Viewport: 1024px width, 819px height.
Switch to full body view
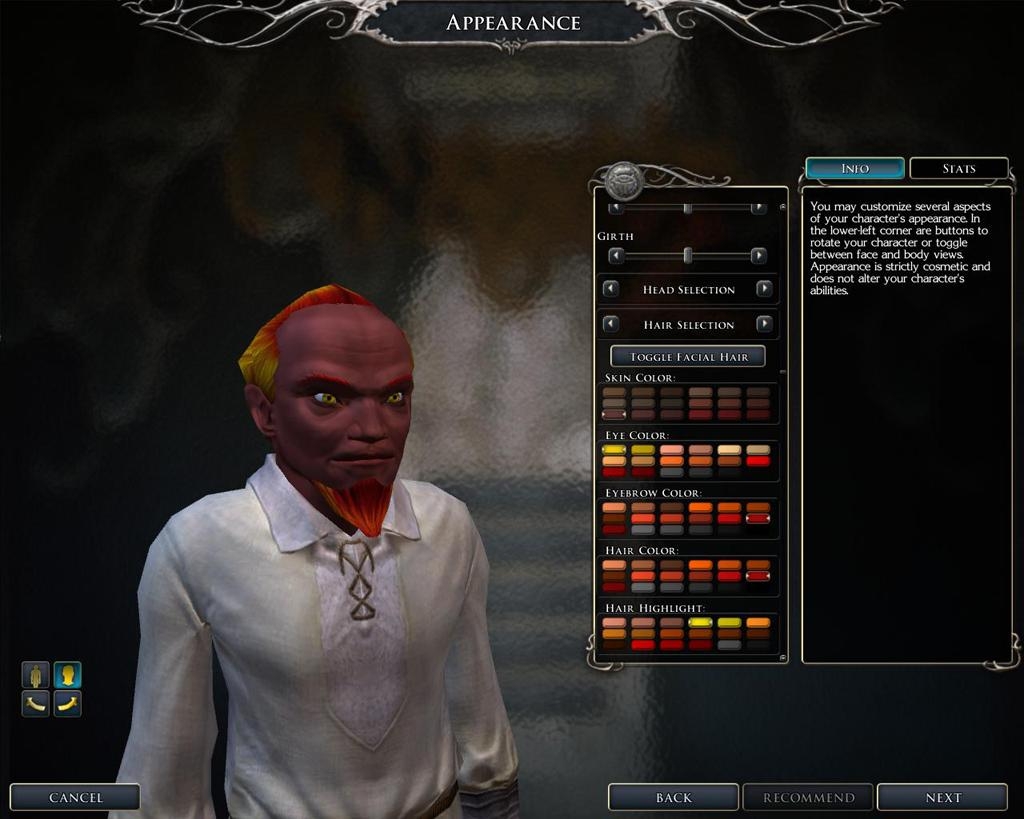(37, 675)
